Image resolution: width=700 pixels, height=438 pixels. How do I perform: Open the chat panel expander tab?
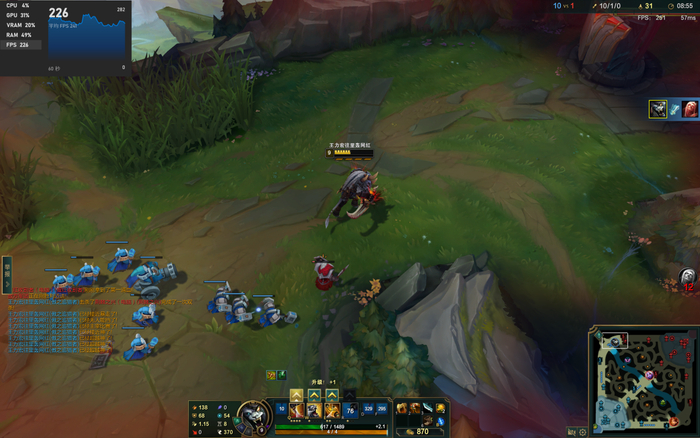pos(6,268)
